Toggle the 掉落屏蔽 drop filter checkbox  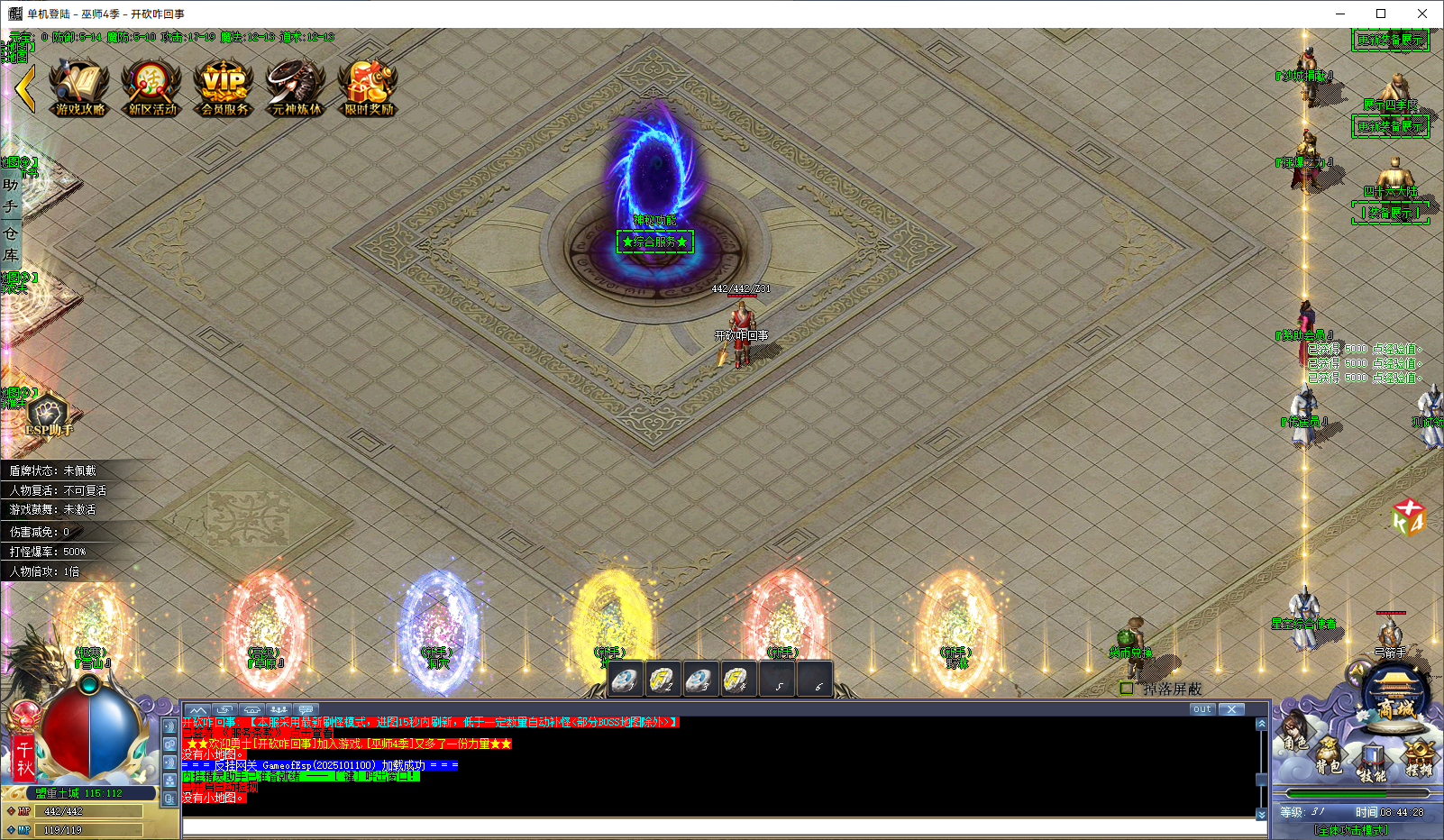coord(1126,689)
